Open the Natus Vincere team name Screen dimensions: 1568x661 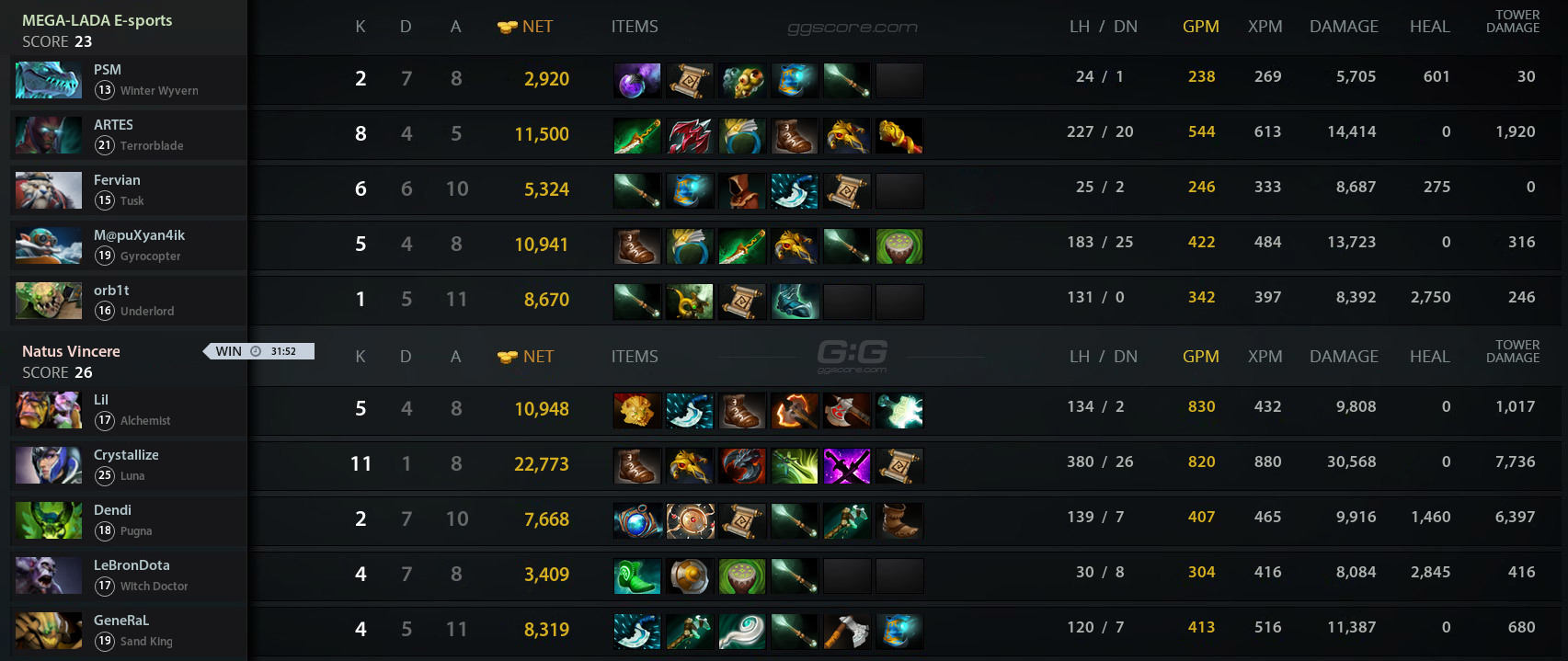click(71, 351)
